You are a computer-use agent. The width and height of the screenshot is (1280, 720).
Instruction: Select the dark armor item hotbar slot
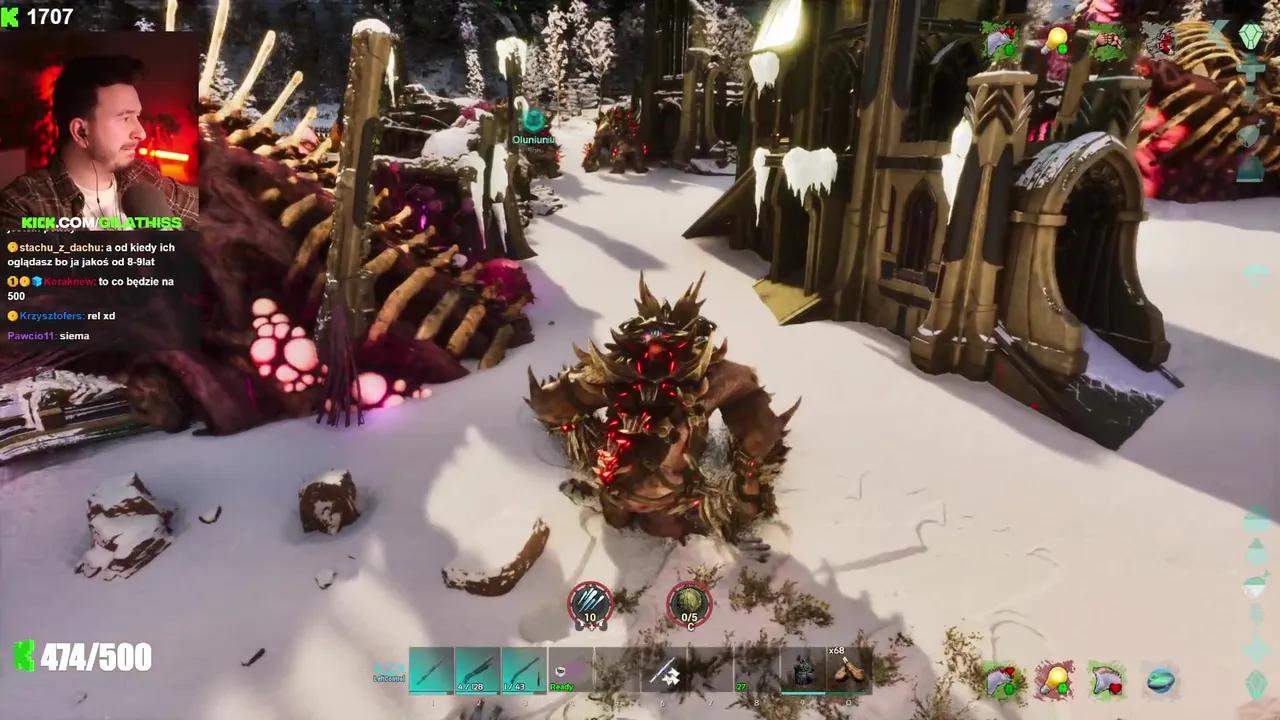(802, 669)
